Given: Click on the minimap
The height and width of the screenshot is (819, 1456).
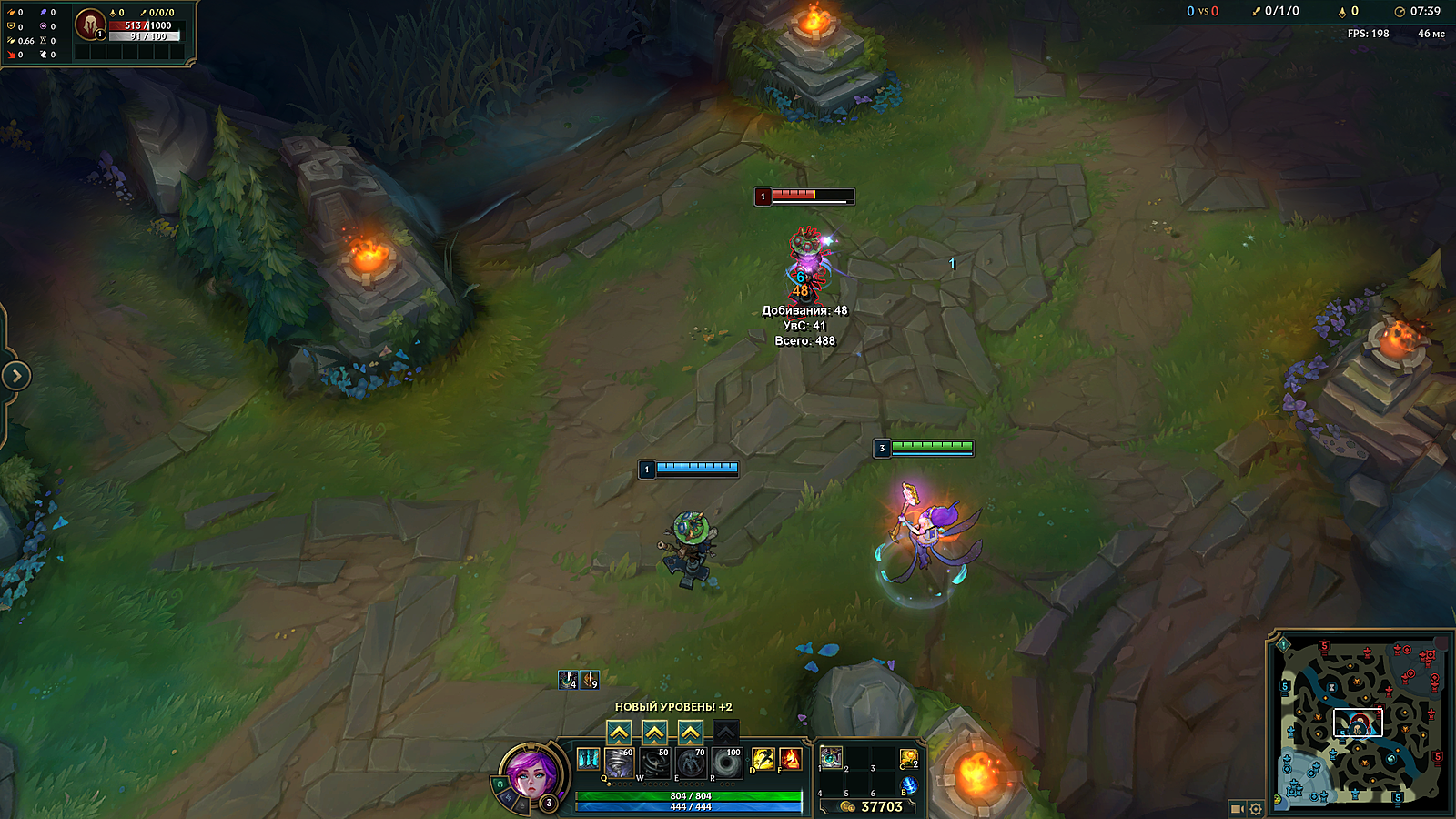Looking at the screenshot, I should [x=1358, y=719].
